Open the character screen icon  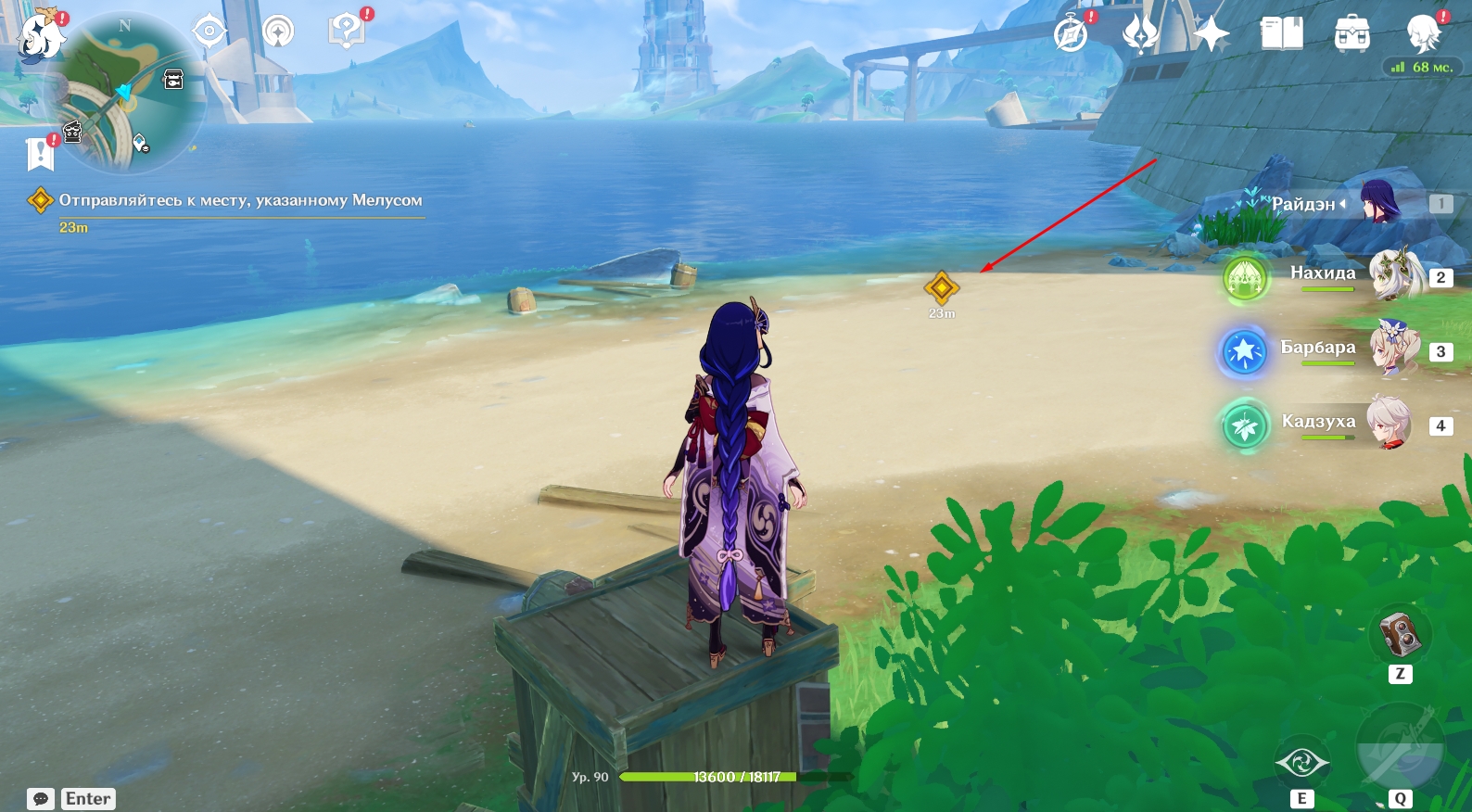point(1422,34)
